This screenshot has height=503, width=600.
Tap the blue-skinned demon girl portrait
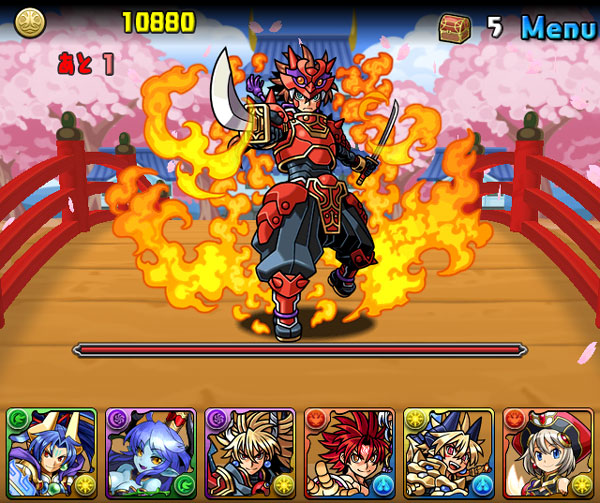pyautogui.click(x=150, y=453)
